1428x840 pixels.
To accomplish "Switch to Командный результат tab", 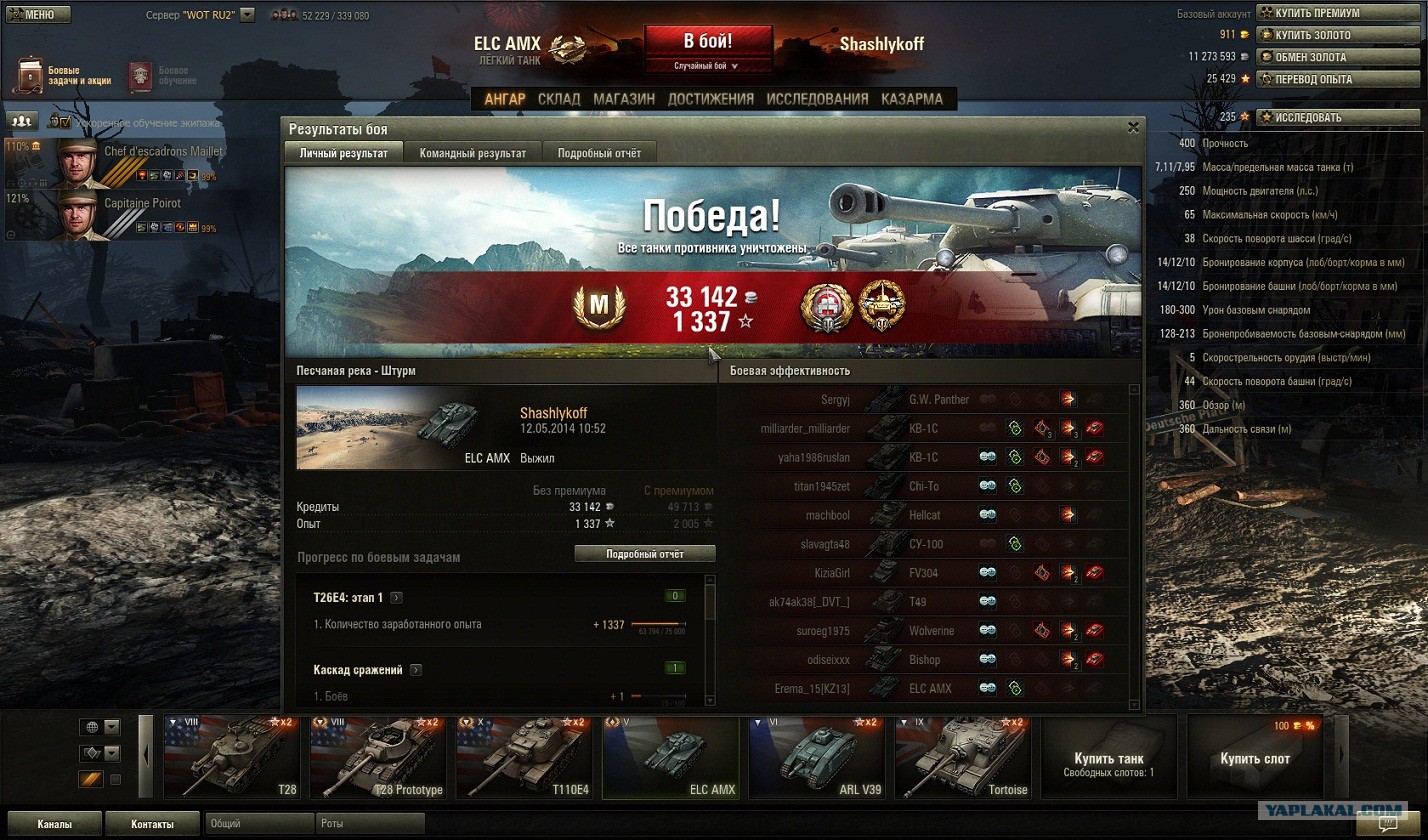I will 472,153.
